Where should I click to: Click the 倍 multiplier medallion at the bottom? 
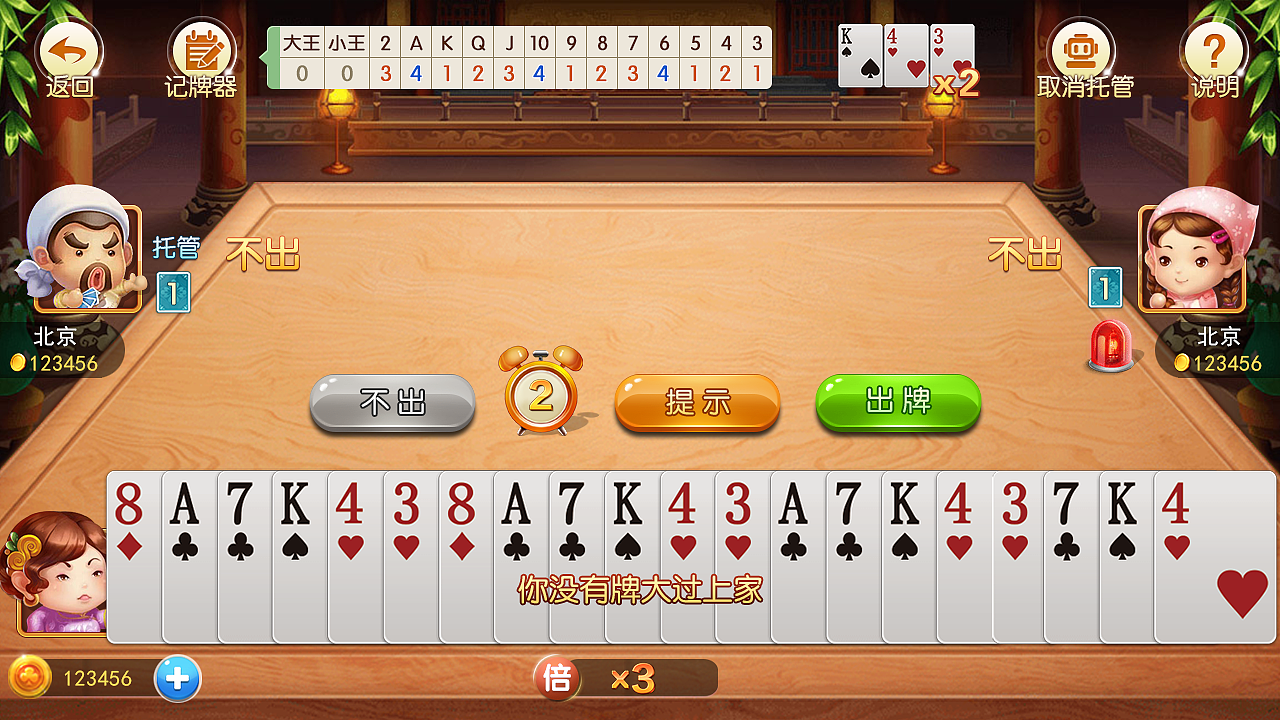pos(556,678)
